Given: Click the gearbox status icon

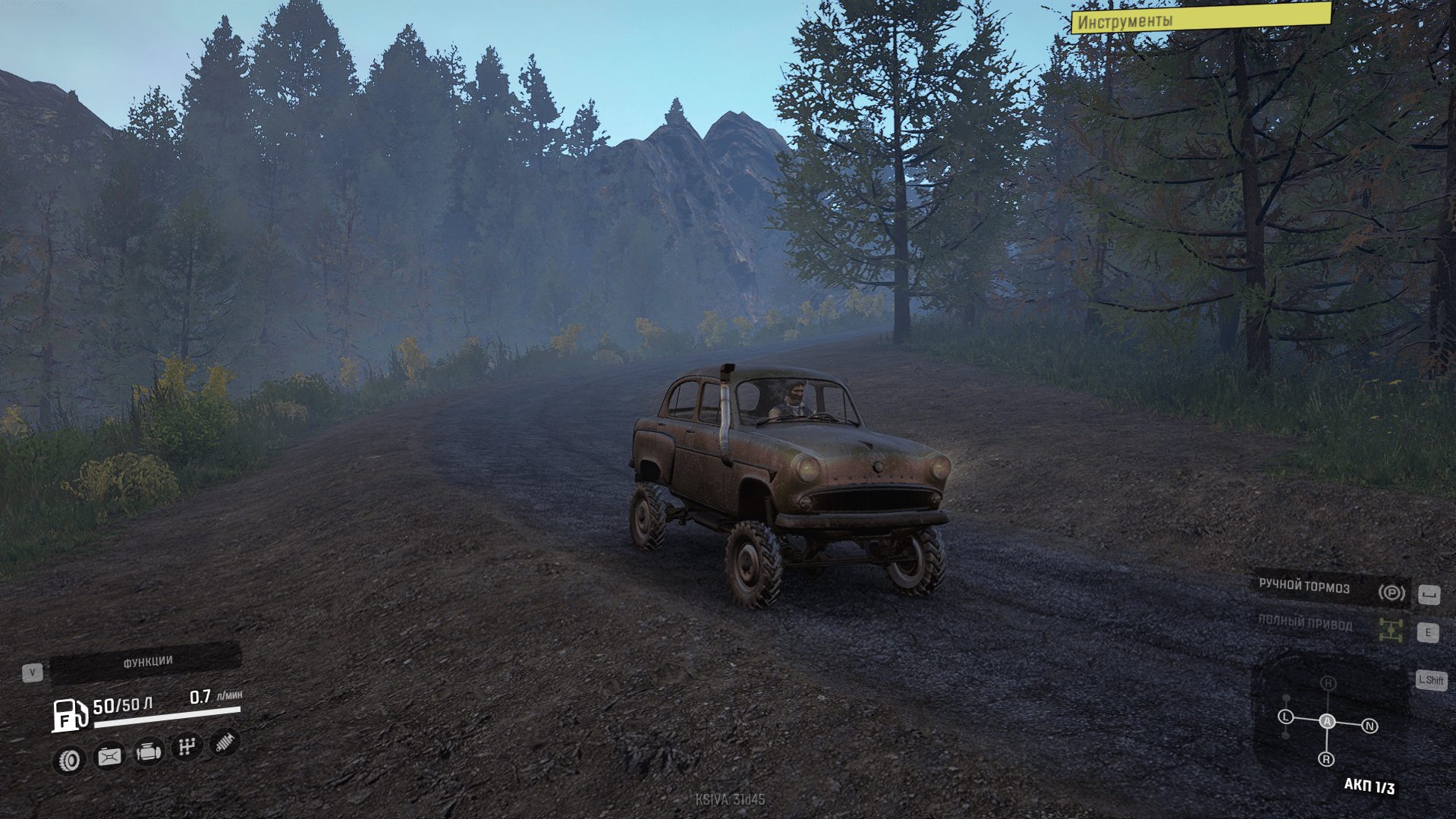Looking at the screenshot, I should tap(187, 747).
